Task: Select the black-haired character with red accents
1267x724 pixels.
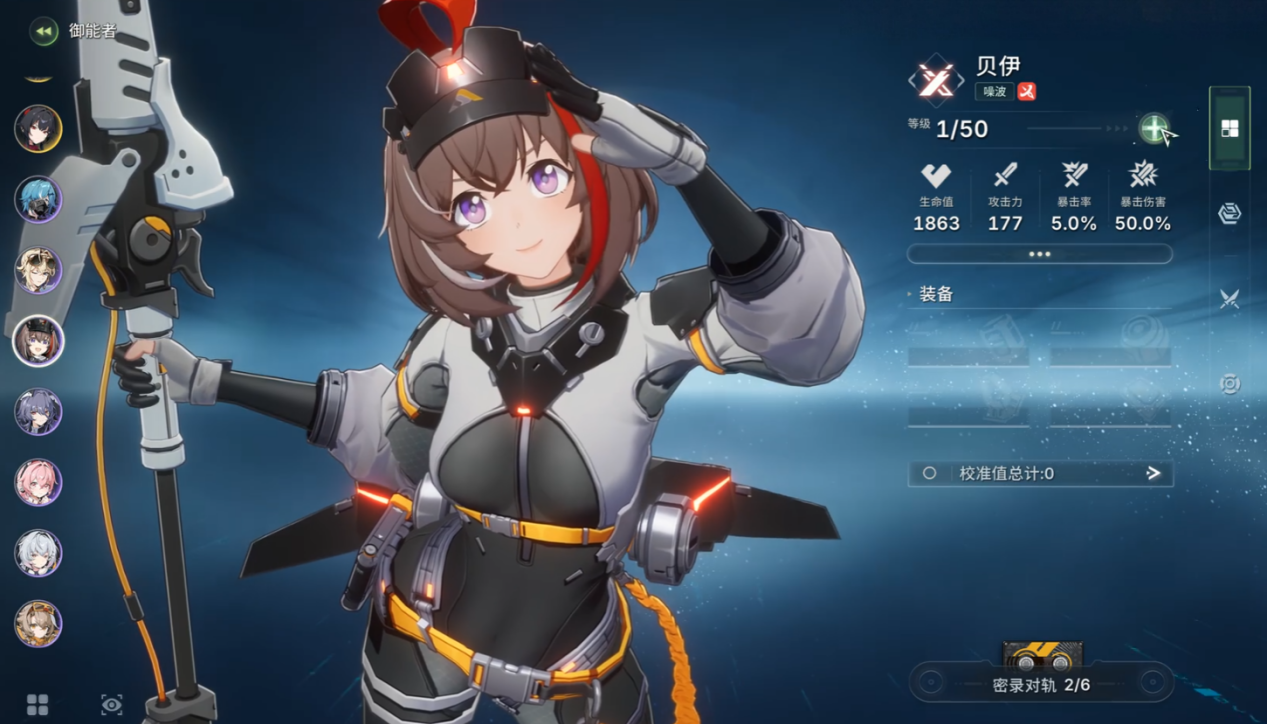Action: (x=38, y=129)
